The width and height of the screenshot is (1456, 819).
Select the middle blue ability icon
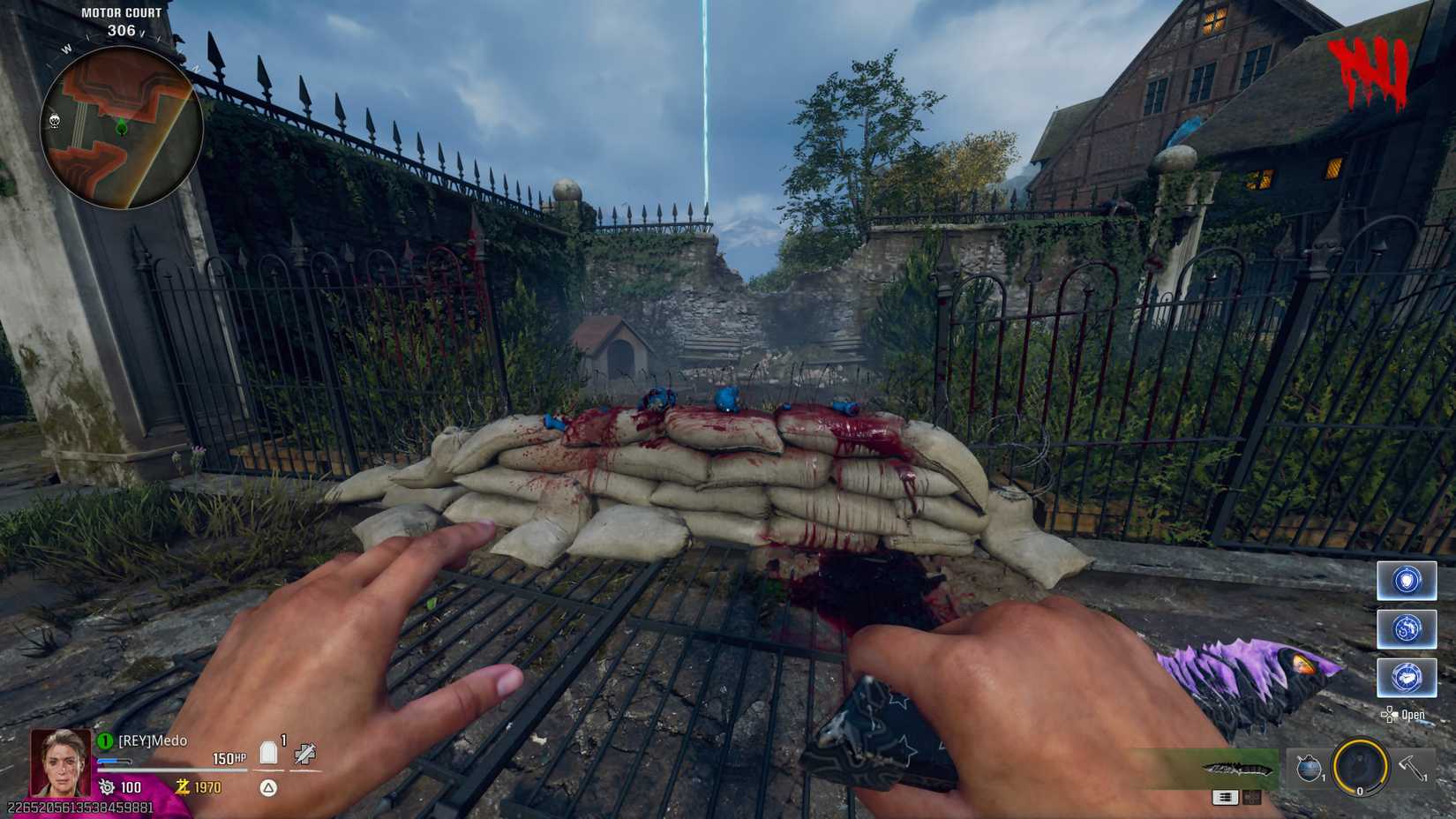pyautogui.click(x=1409, y=629)
